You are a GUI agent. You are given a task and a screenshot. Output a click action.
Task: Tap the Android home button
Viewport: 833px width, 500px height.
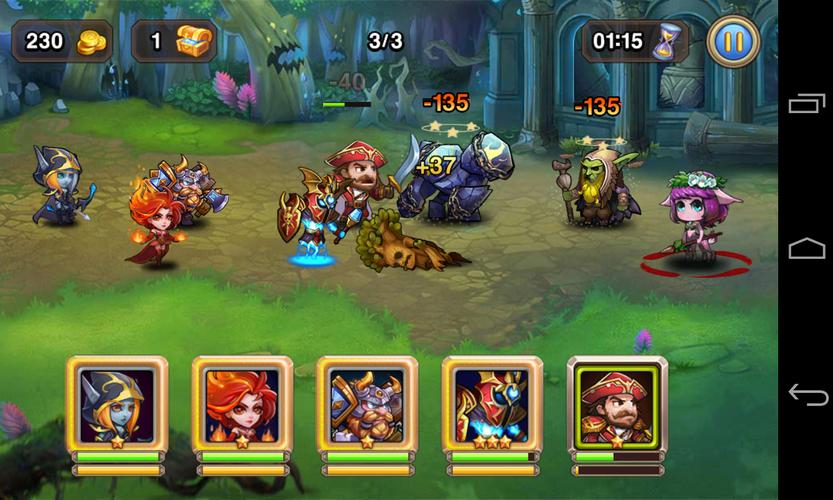point(807,249)
